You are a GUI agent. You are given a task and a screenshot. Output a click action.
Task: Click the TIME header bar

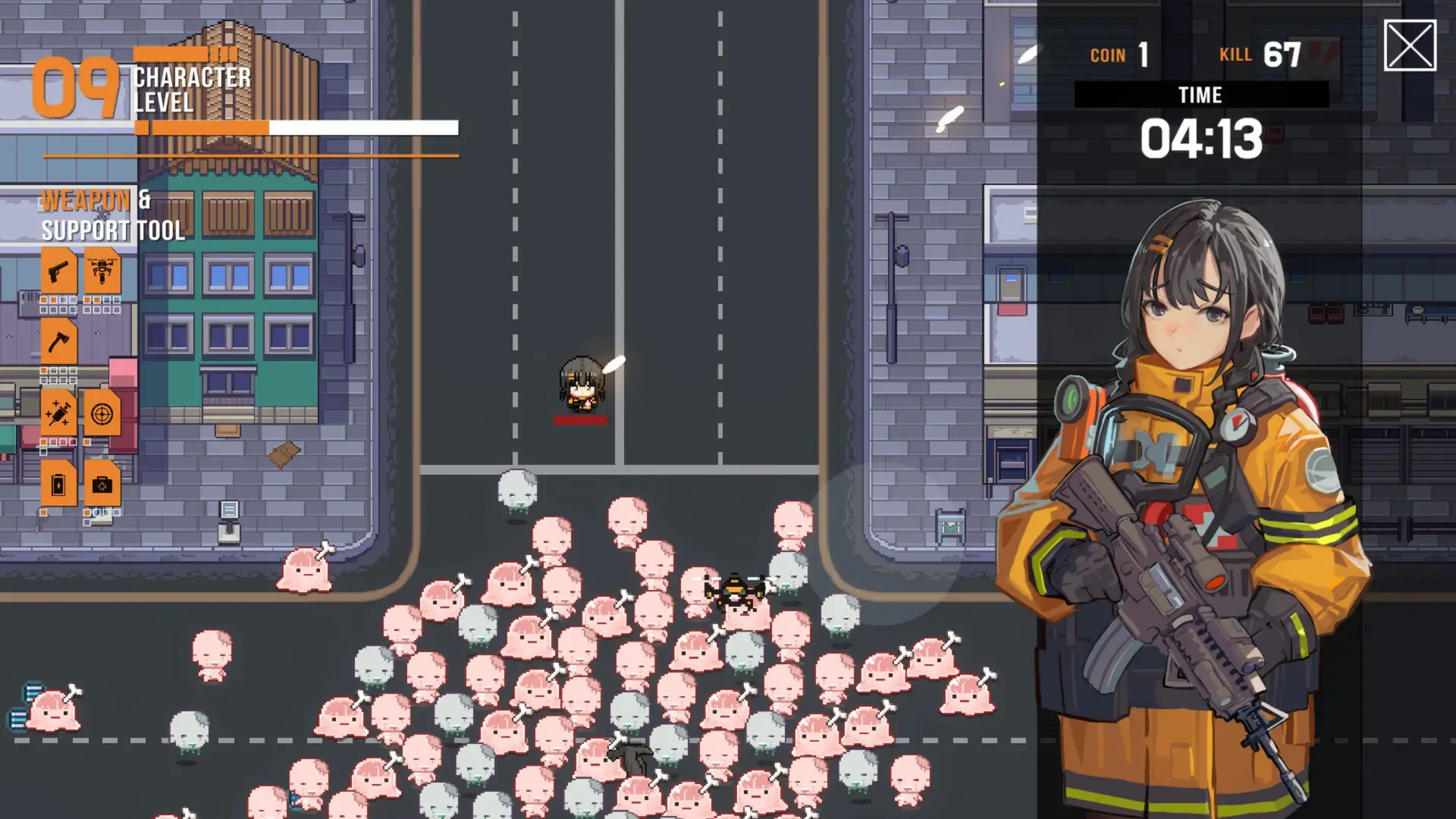[1201, 95]
